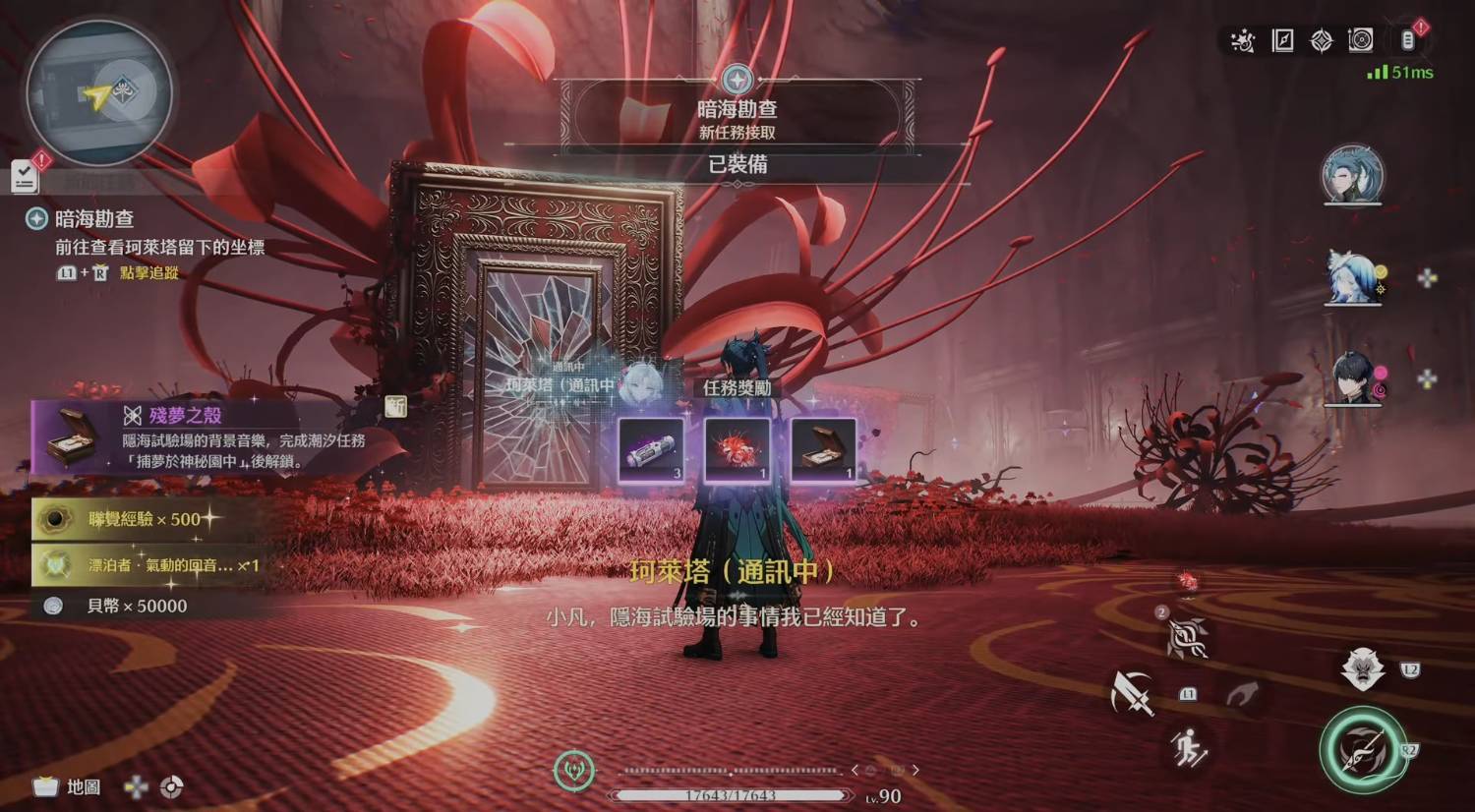Activate the sword resonance skill
Screen dimensions: 1475x812
(x=1132, y=693)
